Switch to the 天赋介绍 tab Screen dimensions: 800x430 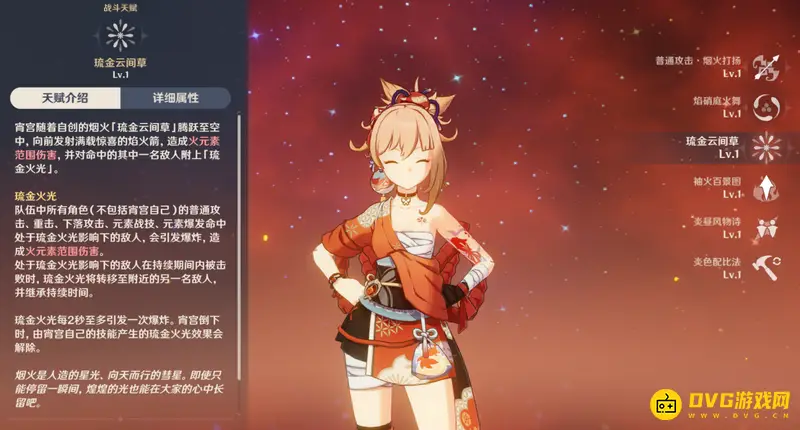(65, 98)
